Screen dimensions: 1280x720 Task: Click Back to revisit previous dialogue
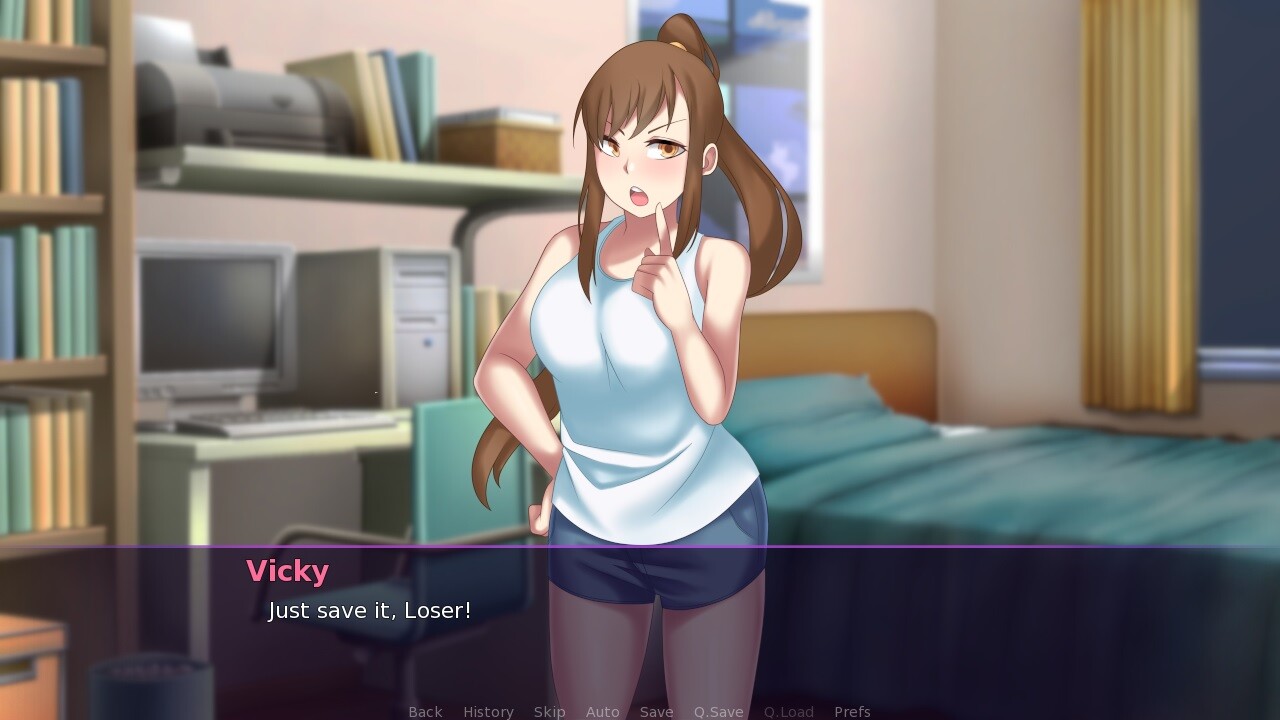coord(424,711)
